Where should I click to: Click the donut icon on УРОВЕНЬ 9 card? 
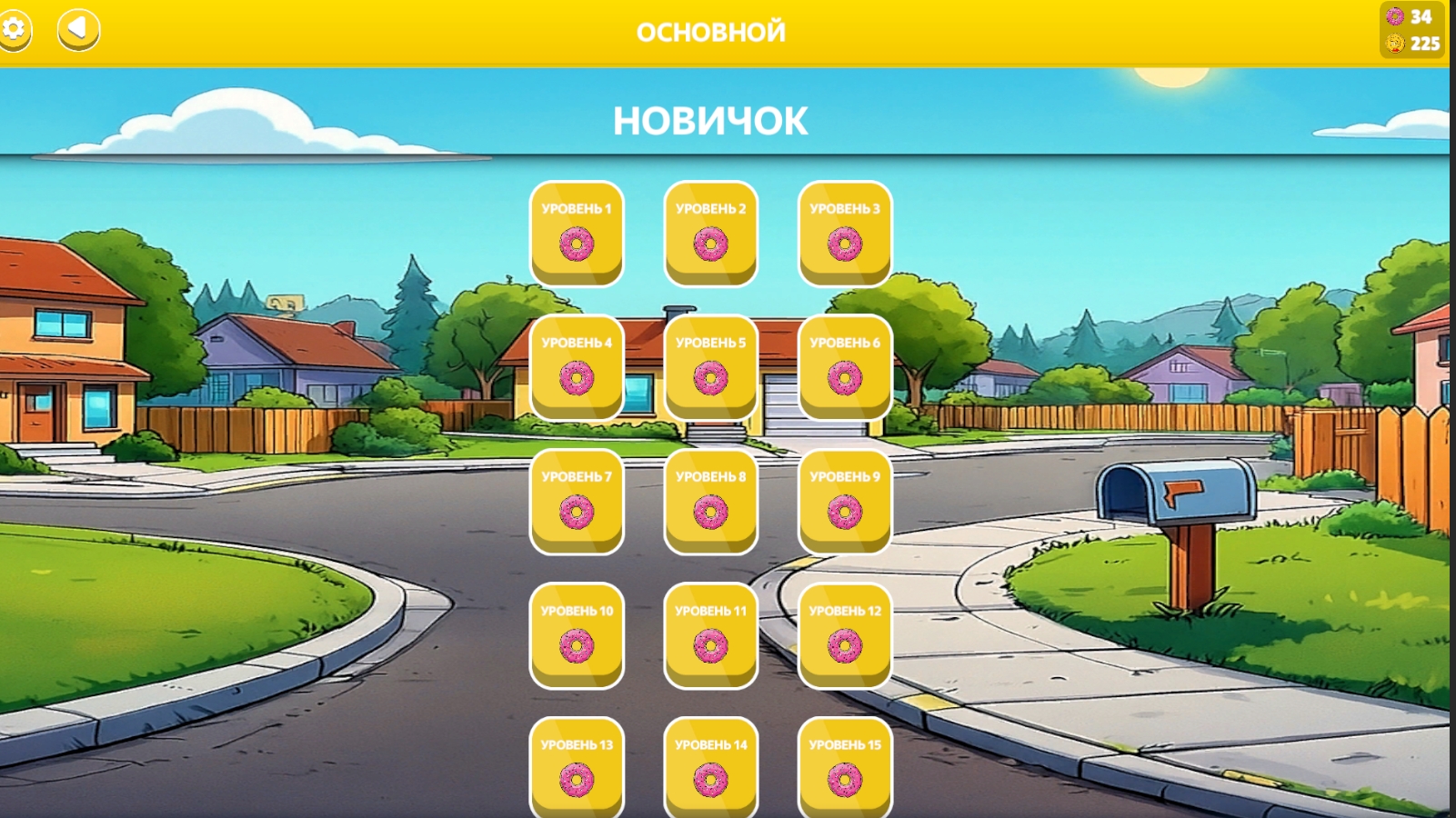click(846, 510)
